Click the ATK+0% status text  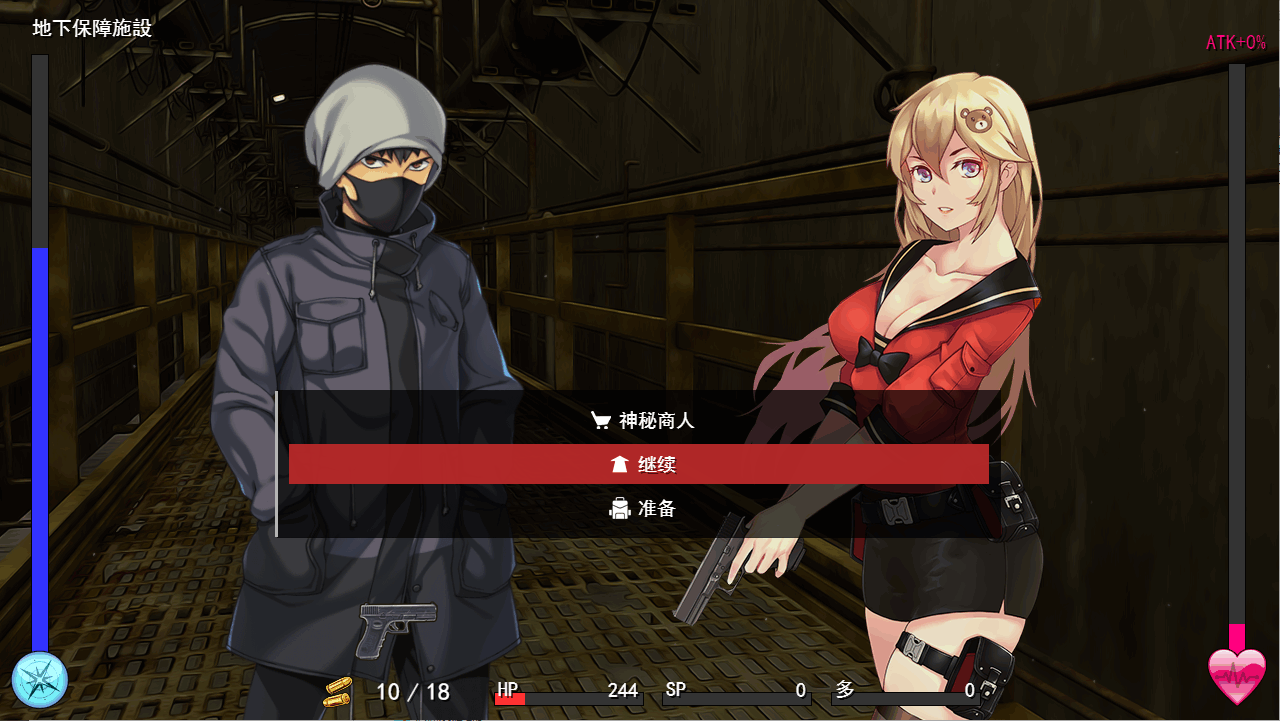click(x=1235, y=42)
